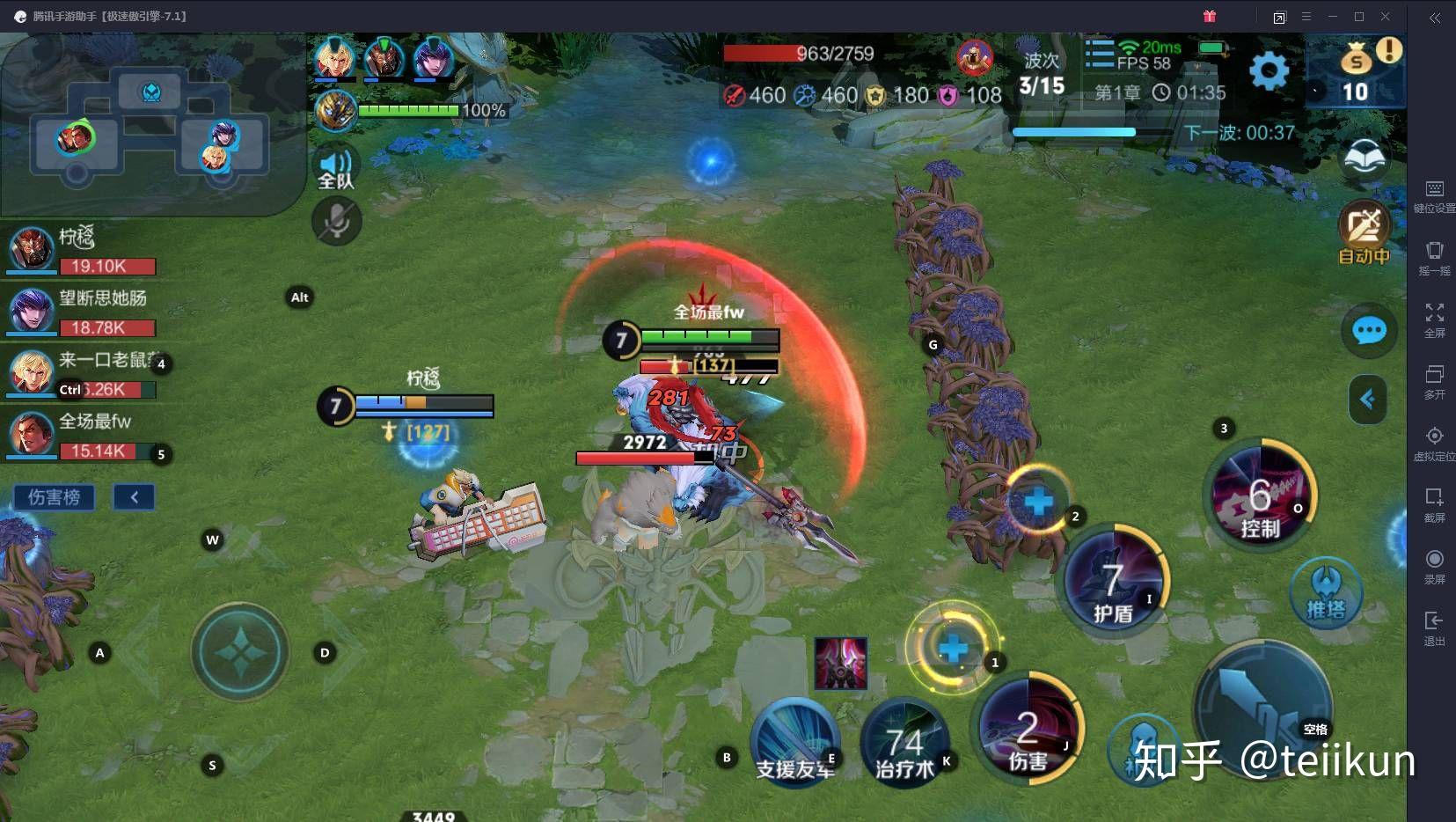The height and width of the screenshot is (822, 1456).
Task: Activate the 伤害 damage skill
Action: point(1028,730)
